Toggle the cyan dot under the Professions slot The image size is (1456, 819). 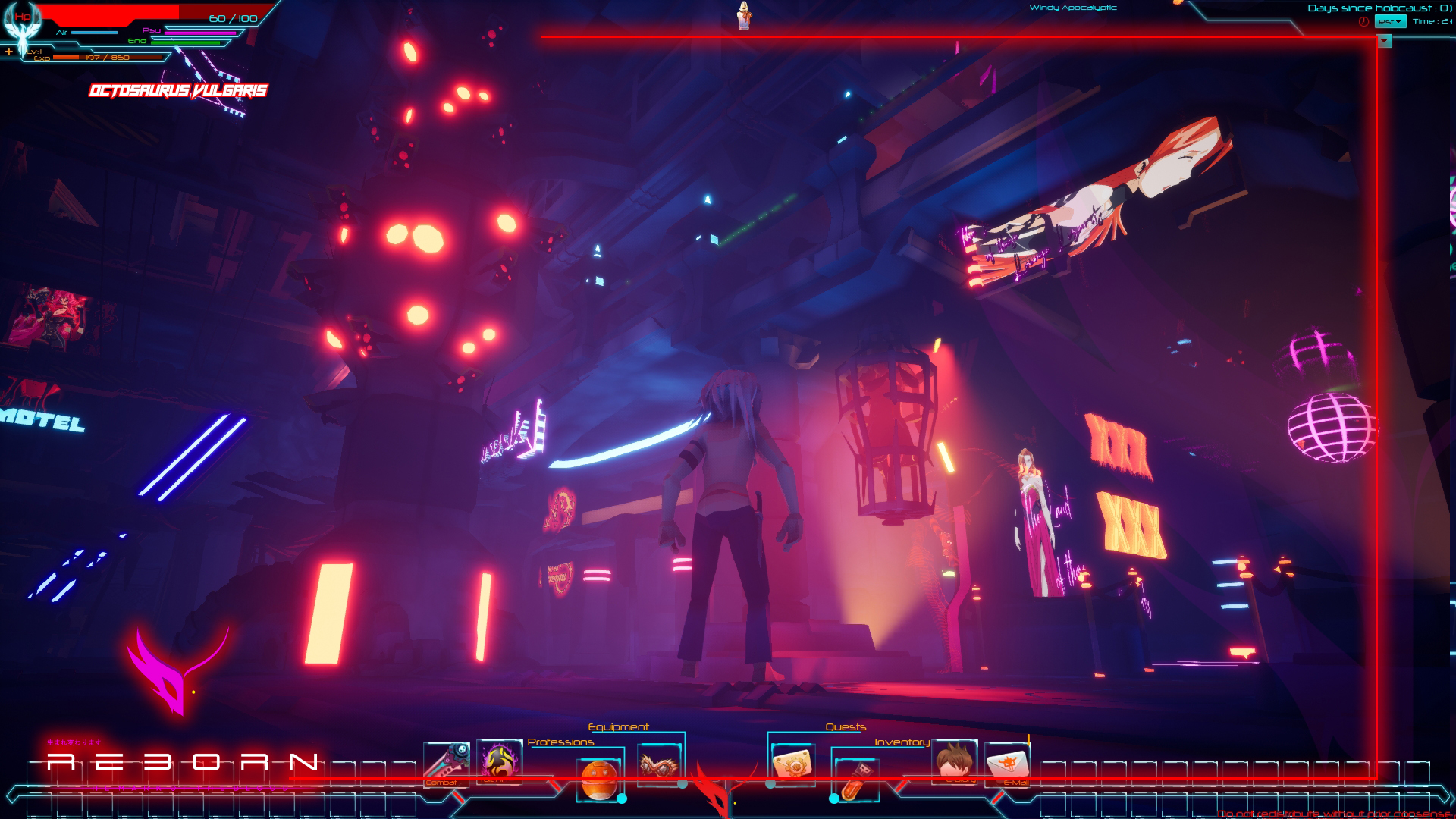point(620,799)
